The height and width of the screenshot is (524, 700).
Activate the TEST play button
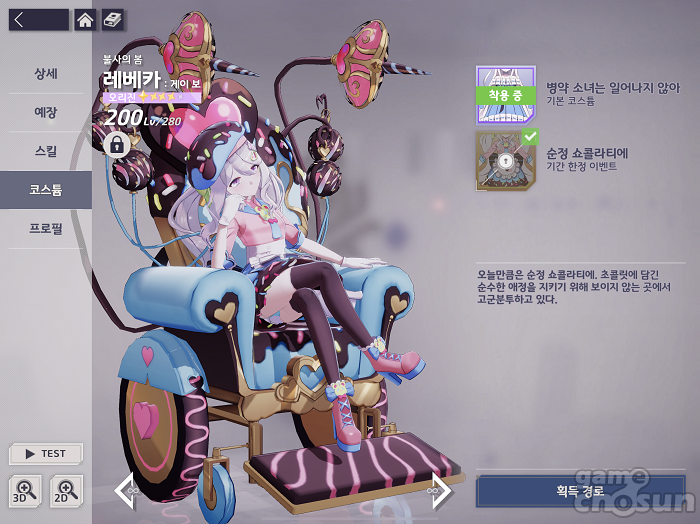[x=46, y=453]
